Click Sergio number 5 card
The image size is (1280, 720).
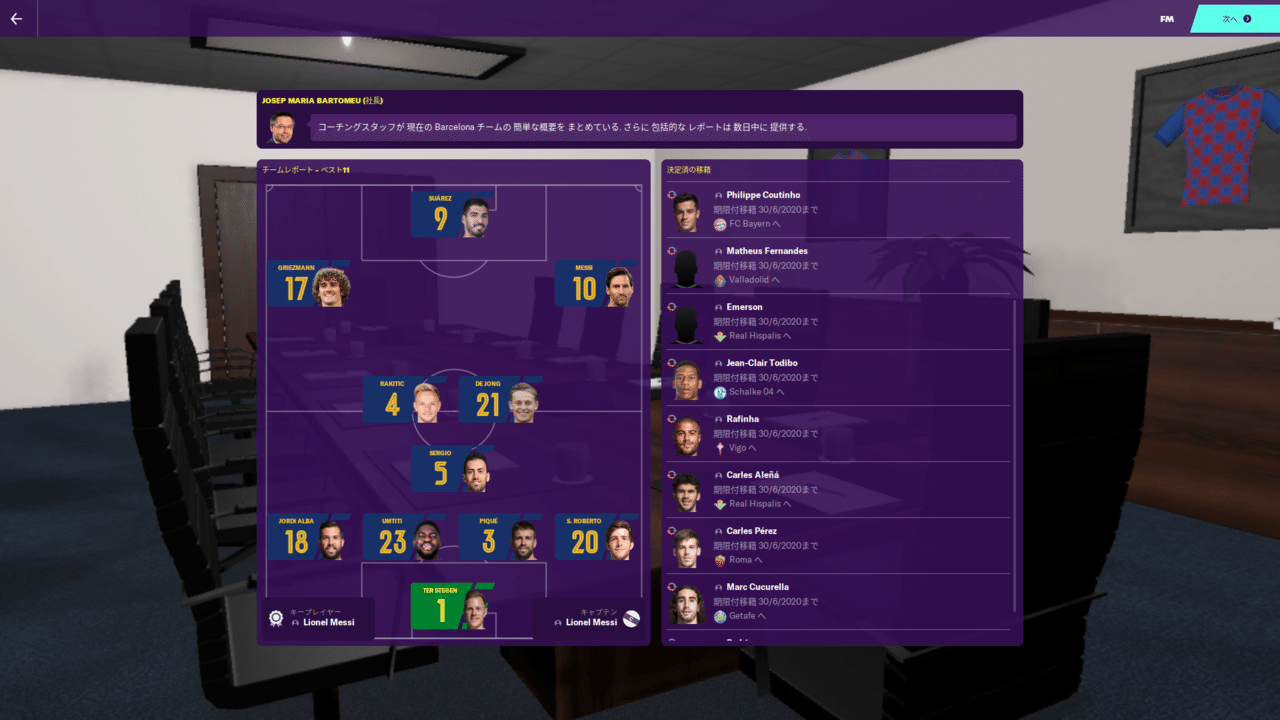point(452,469)
